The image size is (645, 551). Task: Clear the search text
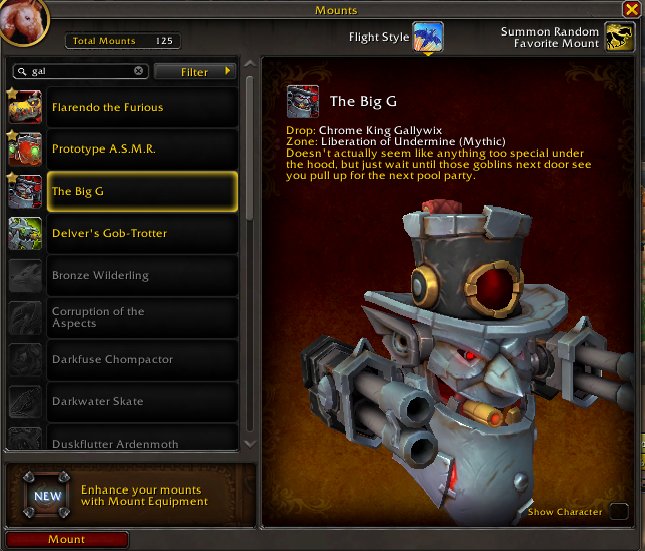coord(139,72)
